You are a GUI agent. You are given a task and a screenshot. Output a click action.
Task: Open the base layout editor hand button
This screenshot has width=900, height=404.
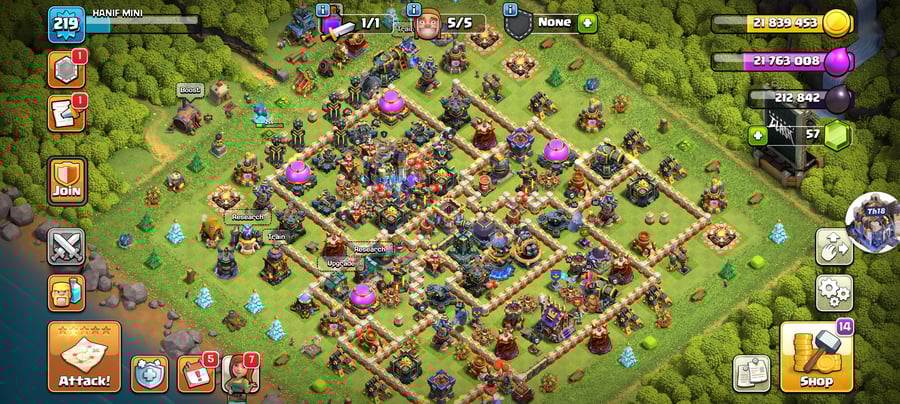834,247
